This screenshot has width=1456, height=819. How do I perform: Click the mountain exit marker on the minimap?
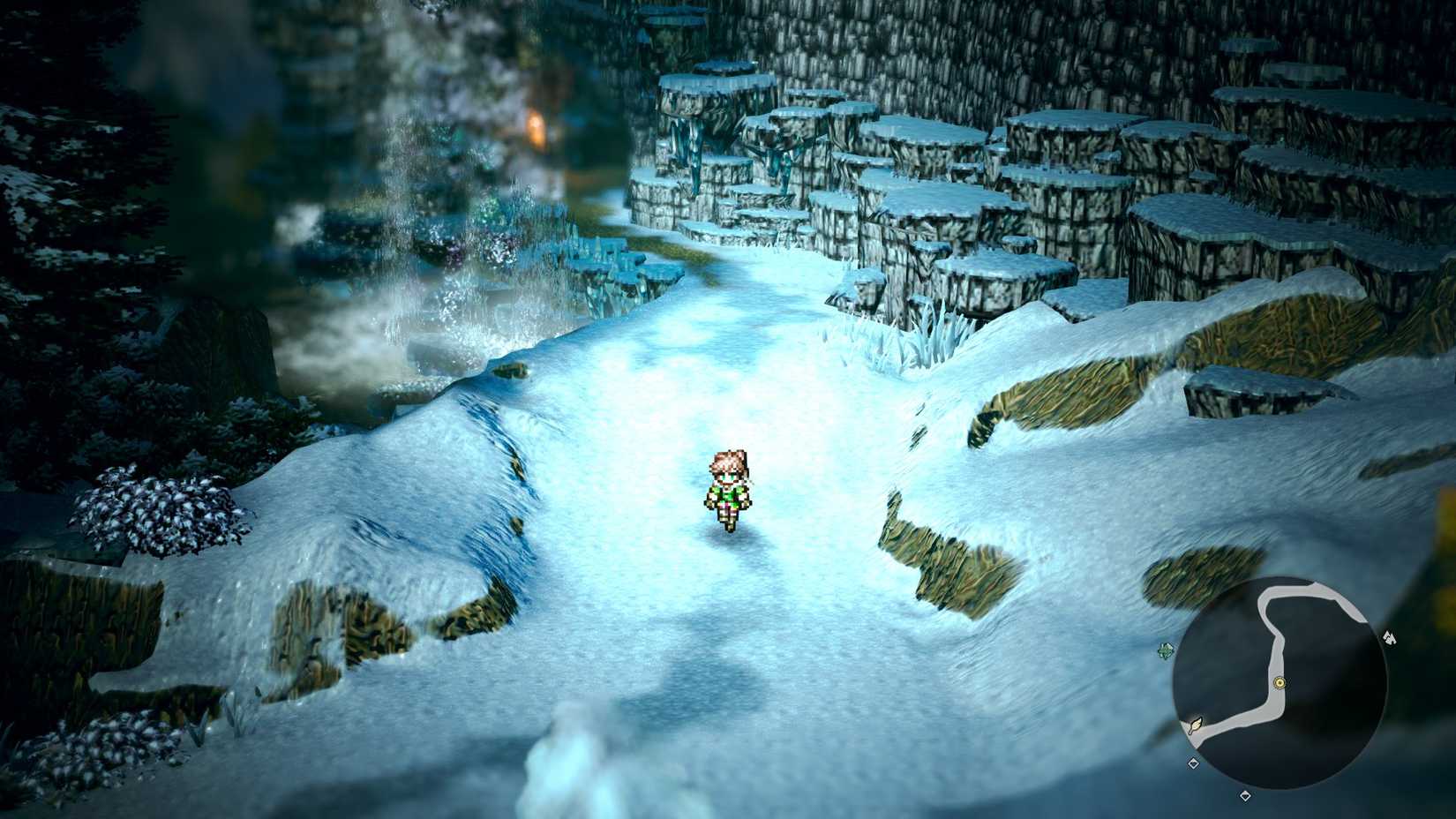(x=1390, y=638)
